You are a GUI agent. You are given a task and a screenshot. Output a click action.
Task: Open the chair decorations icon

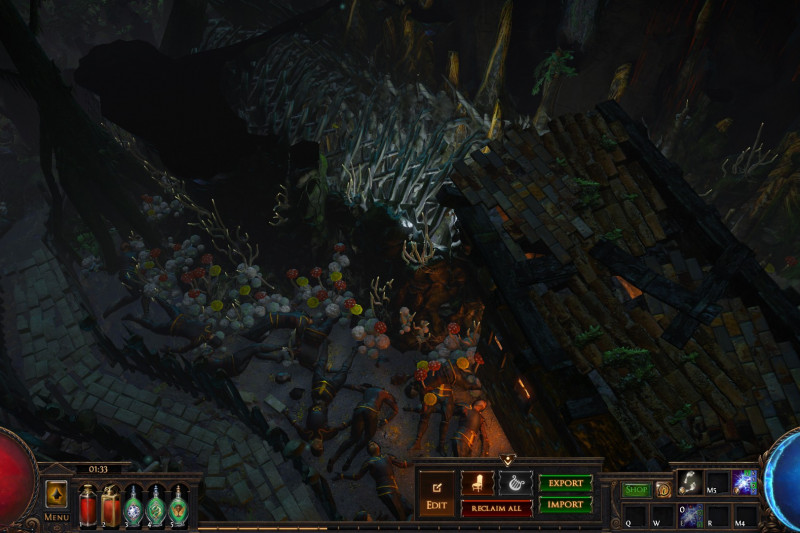(477, 483)
